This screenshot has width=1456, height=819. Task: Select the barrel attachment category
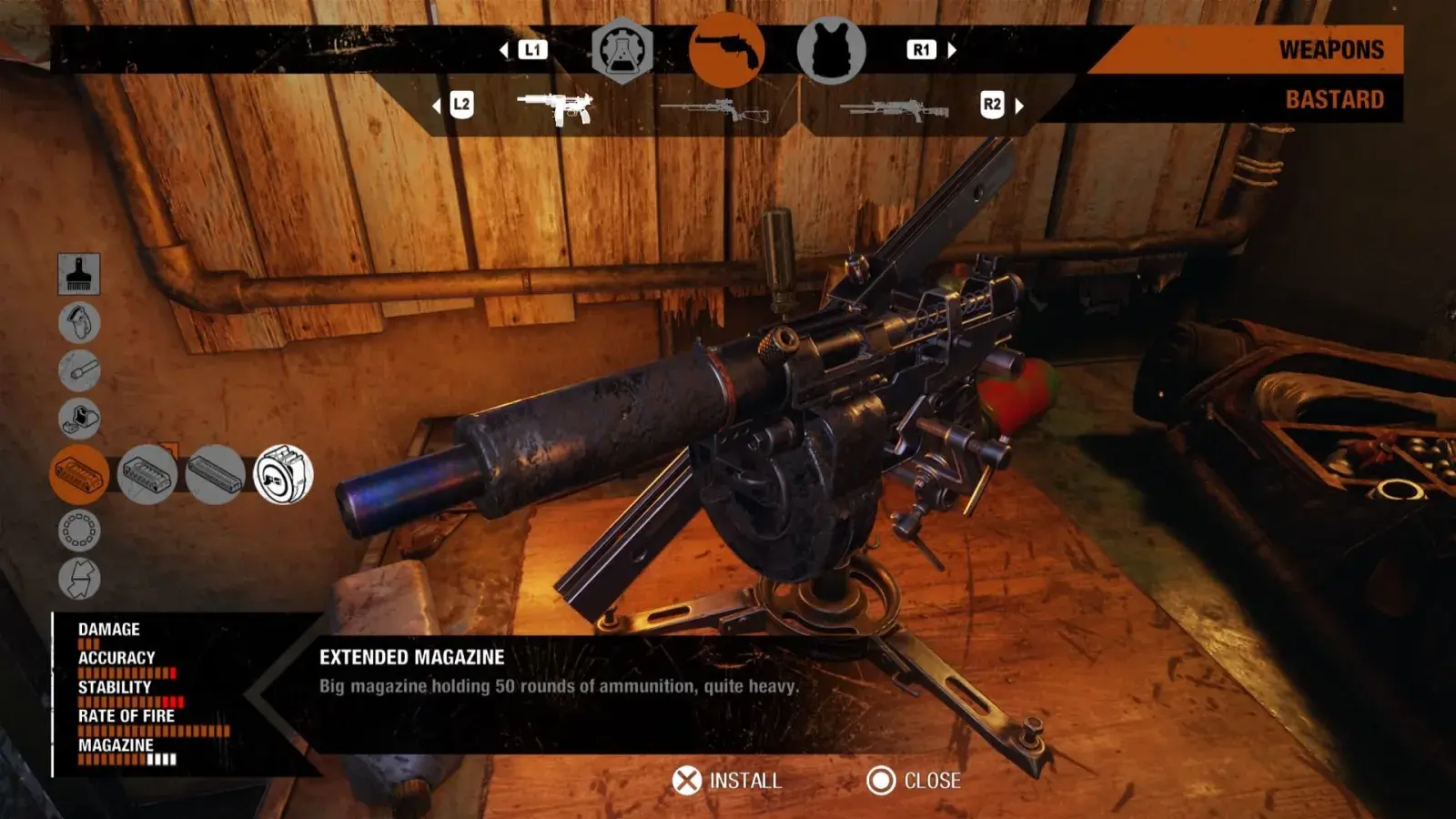click(79, 370)
